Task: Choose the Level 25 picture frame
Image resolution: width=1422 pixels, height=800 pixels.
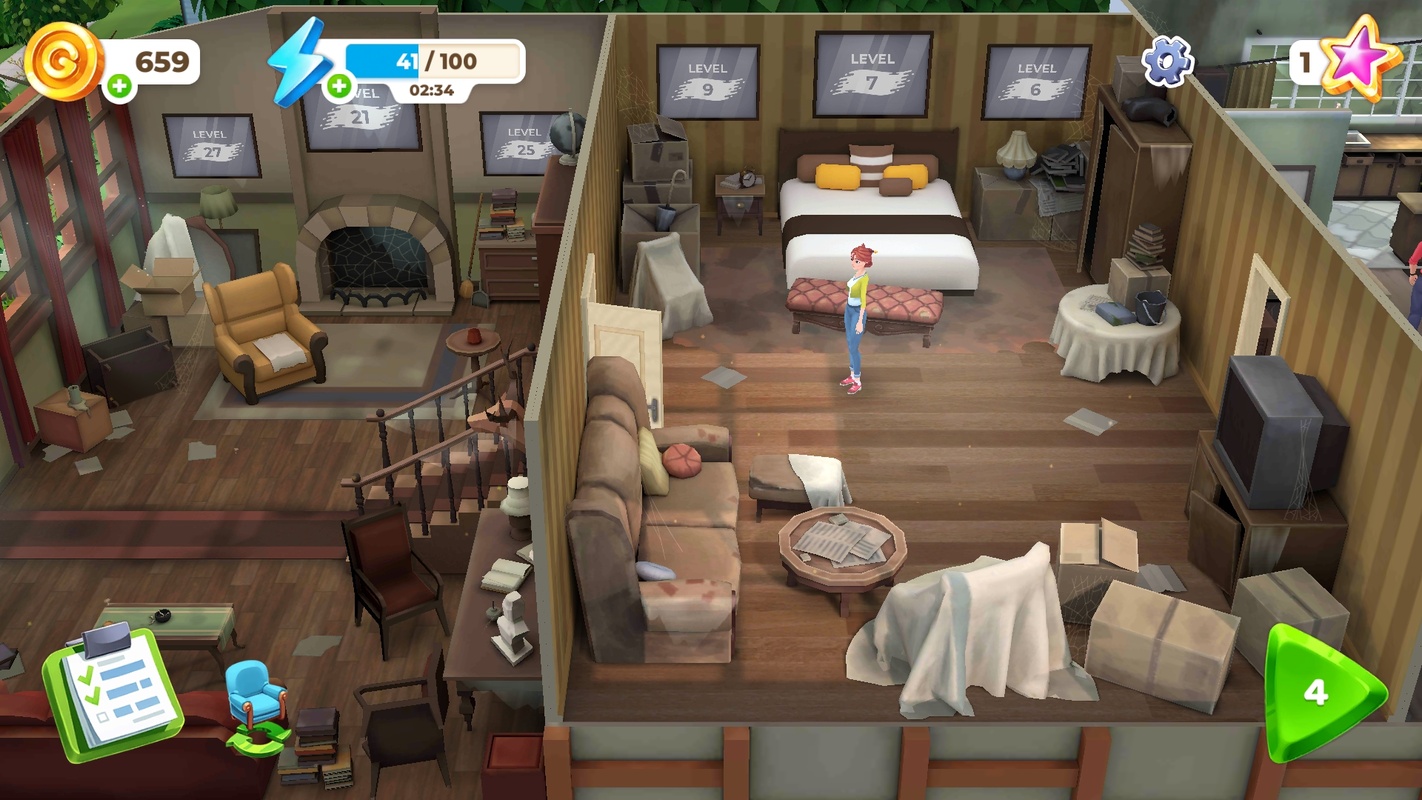Action: (x=522, y=144)
